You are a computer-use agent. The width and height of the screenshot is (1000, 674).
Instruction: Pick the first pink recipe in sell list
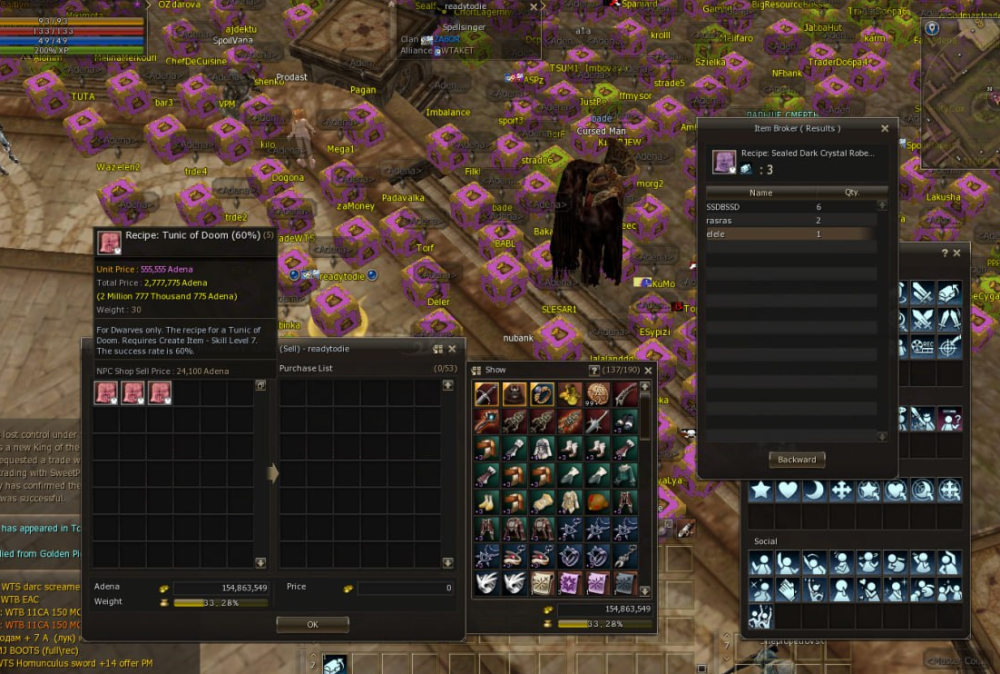tap(106, 393)
